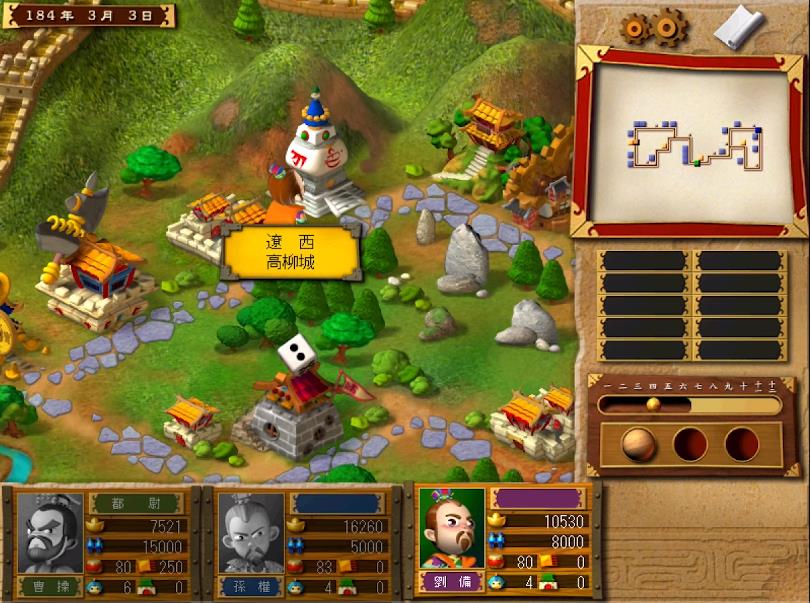This screenshot has height=603, width=810.
Task: Adjust the month progress slider knob
Action: pyautogui.click(x=653, y=405)
